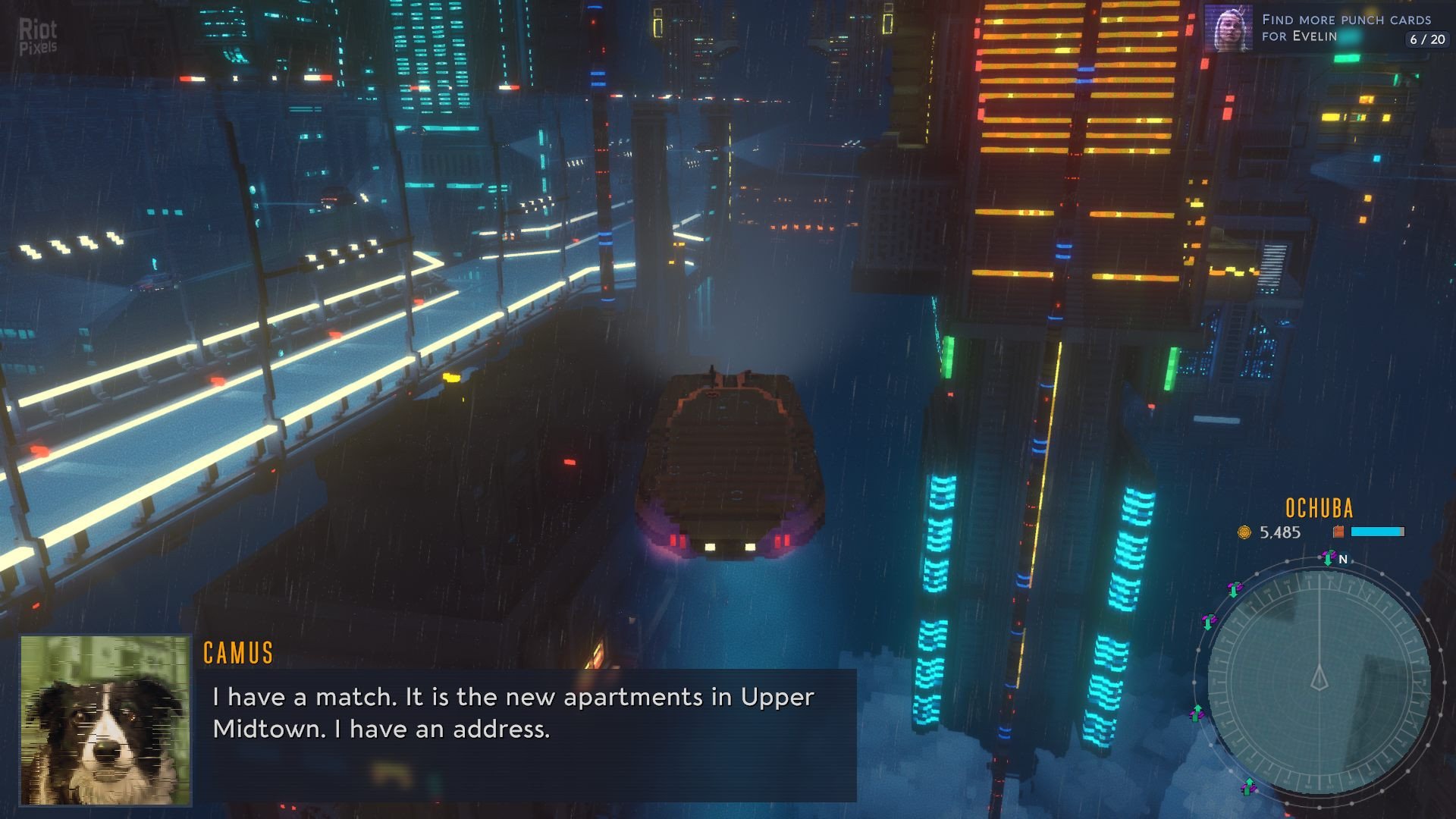Click the circular compass minimap

(x=1319, y=680)
